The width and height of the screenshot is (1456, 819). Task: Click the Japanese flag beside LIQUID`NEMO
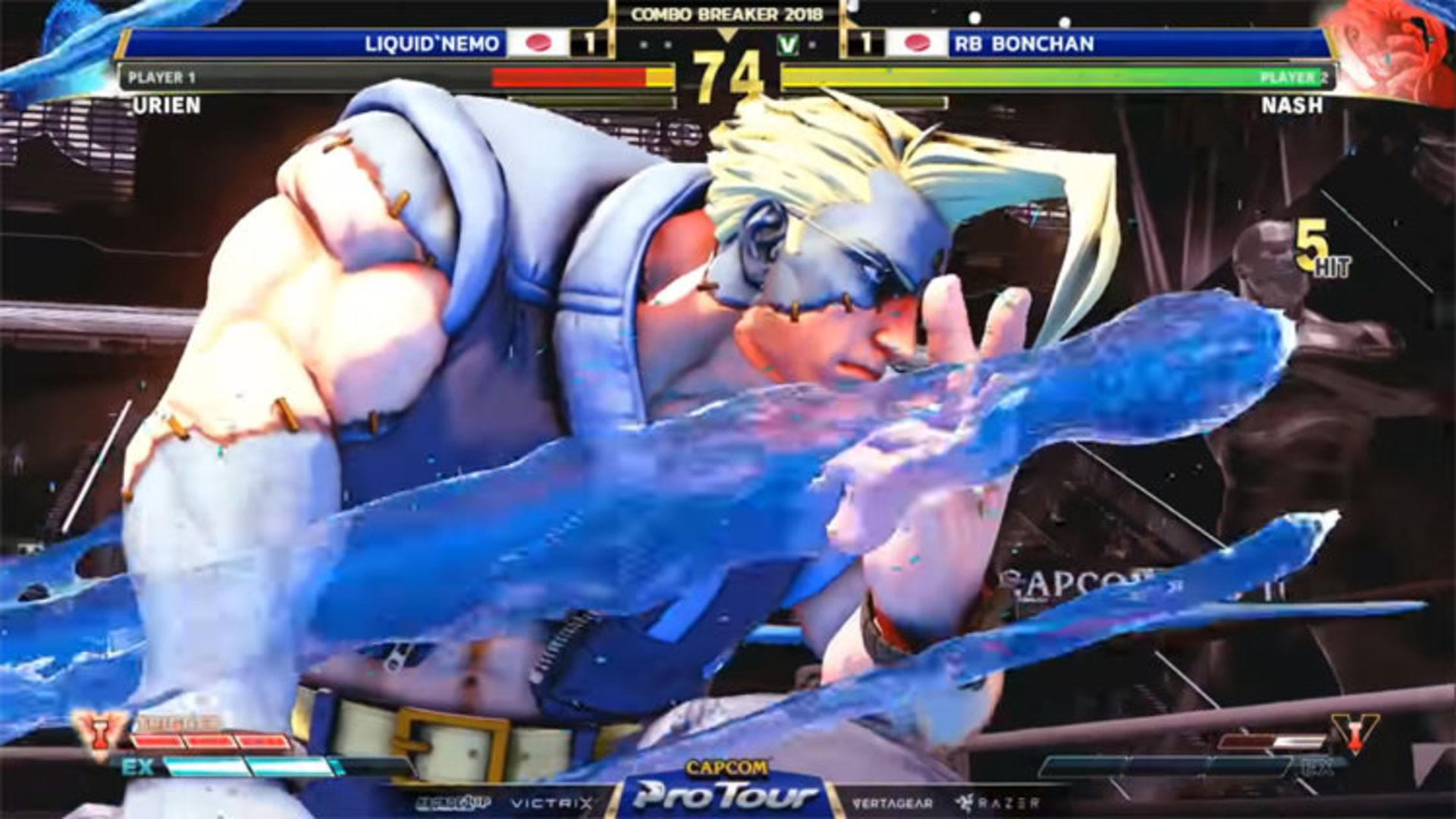pos(538,43)
